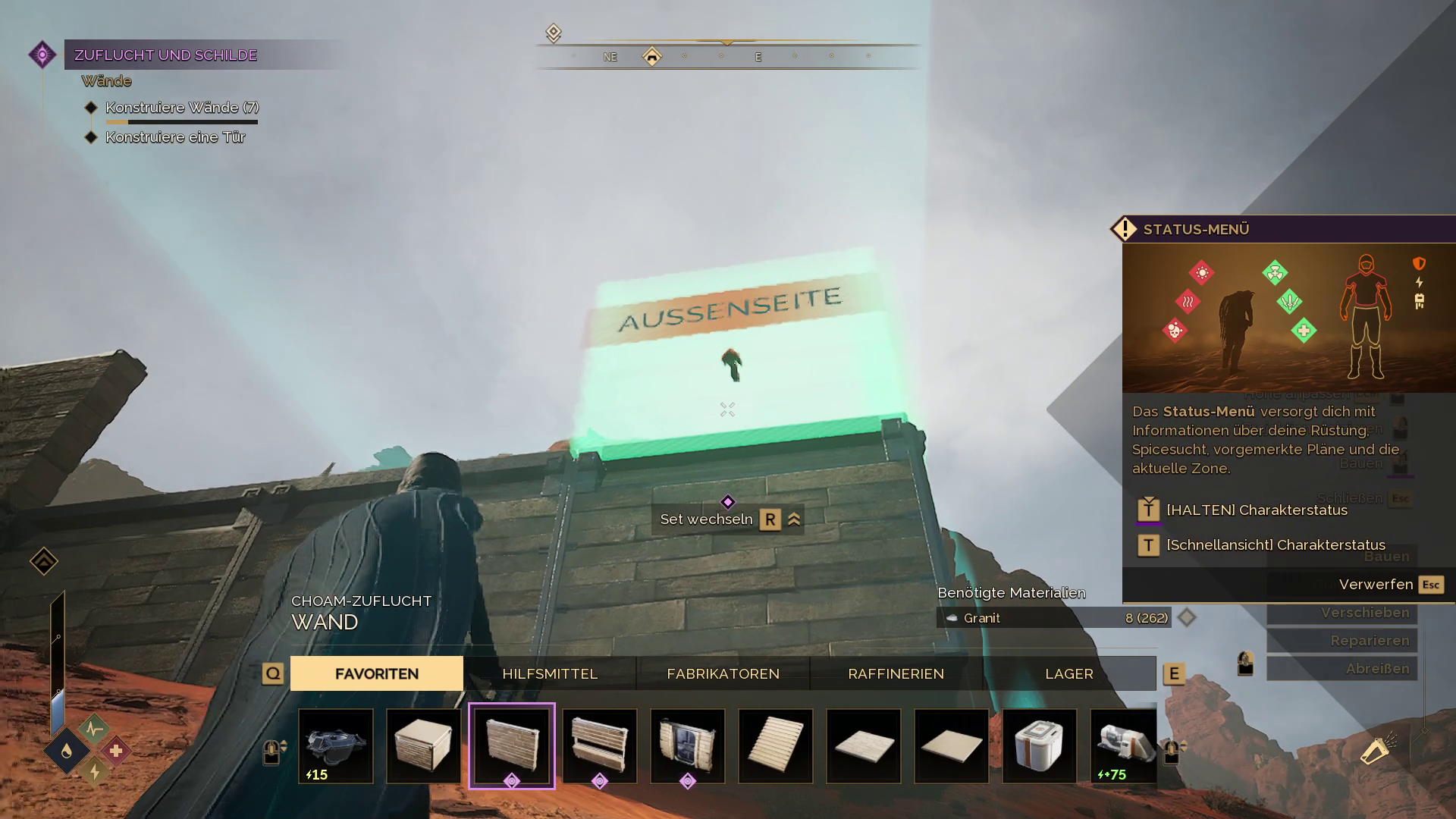Select the highlighted wall piece slot

pos(512,745)
